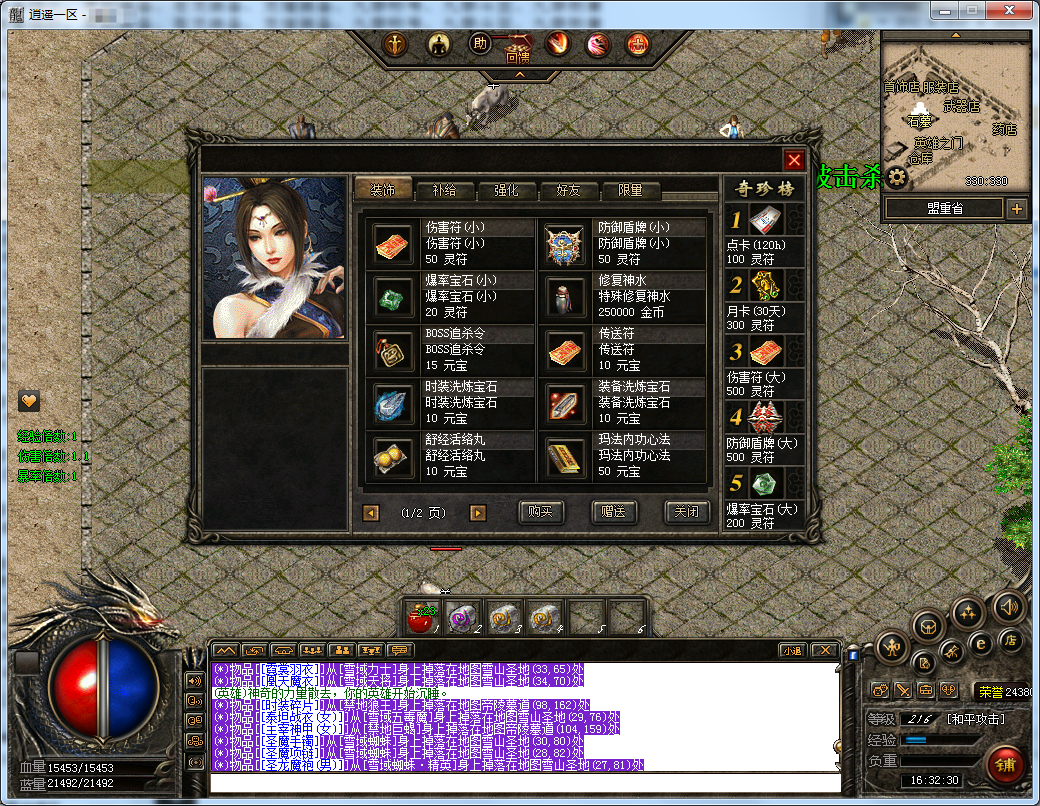
Task: Click the round red 铺 button
Action: point(1005,766)
